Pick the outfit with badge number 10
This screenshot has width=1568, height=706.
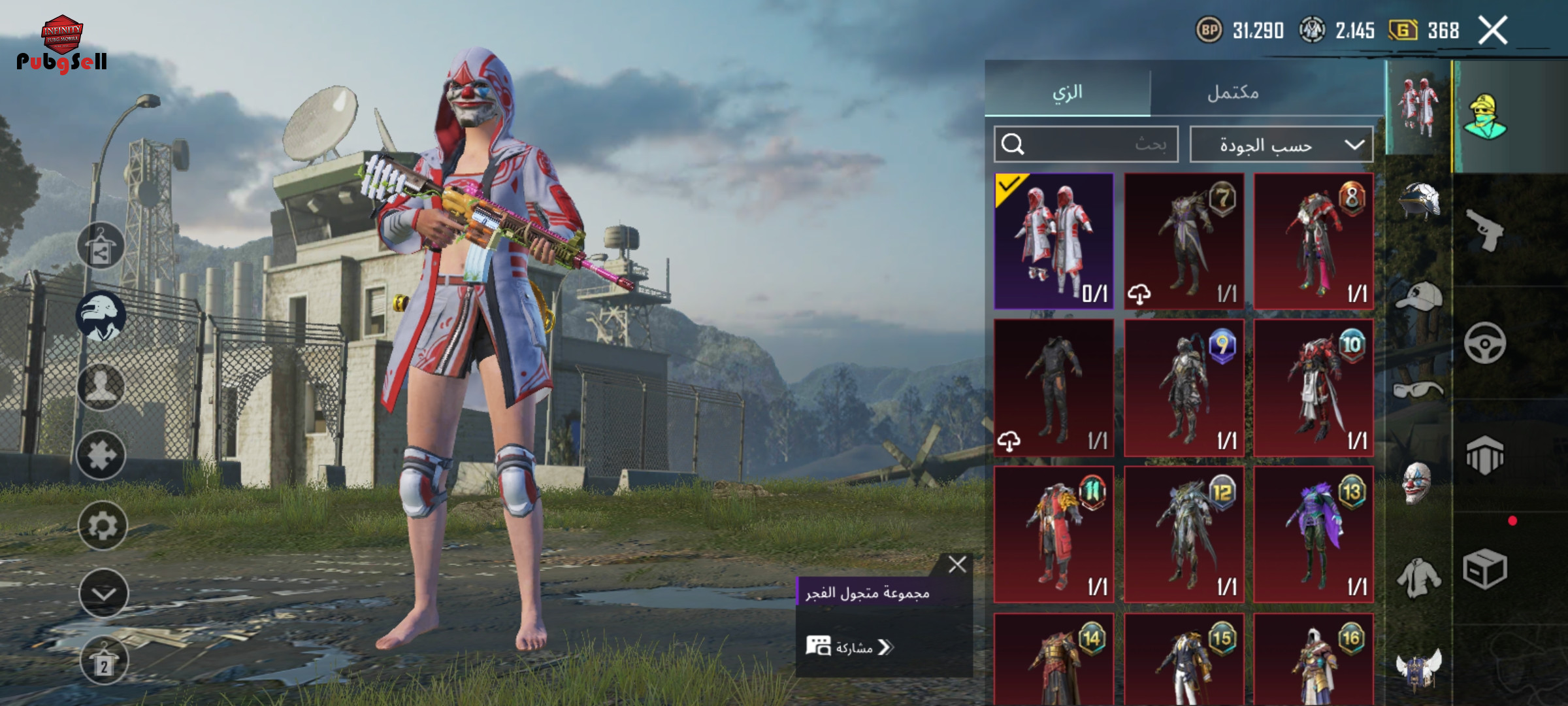1313,388
